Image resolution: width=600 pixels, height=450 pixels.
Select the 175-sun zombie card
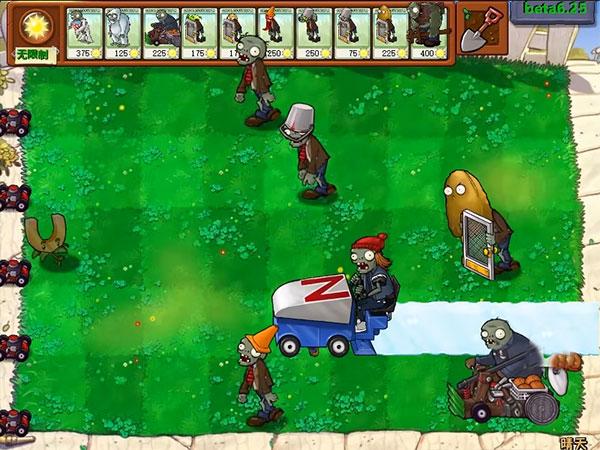[199, 32]
